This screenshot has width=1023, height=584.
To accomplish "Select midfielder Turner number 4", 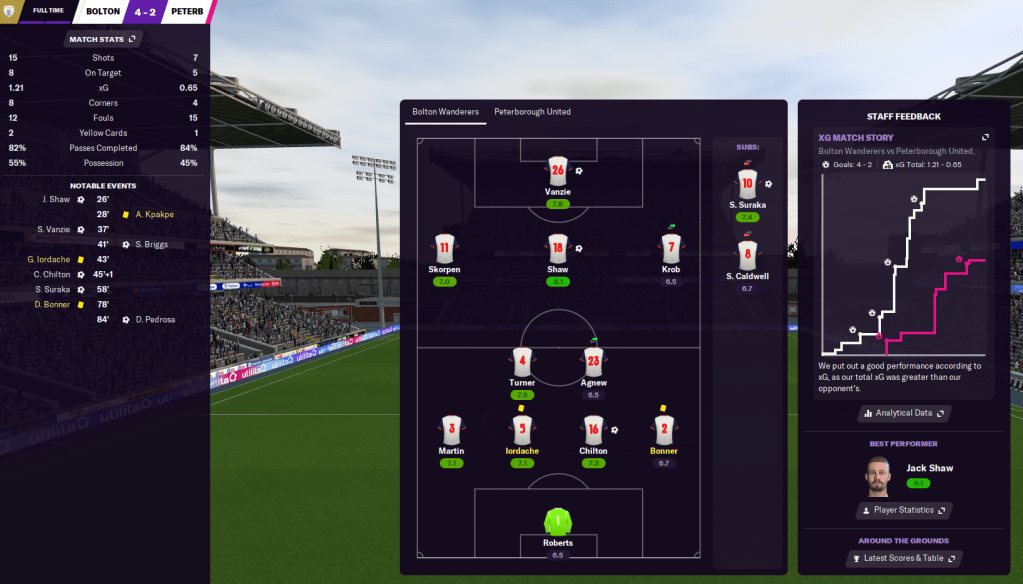I will (x=521, y=362).
